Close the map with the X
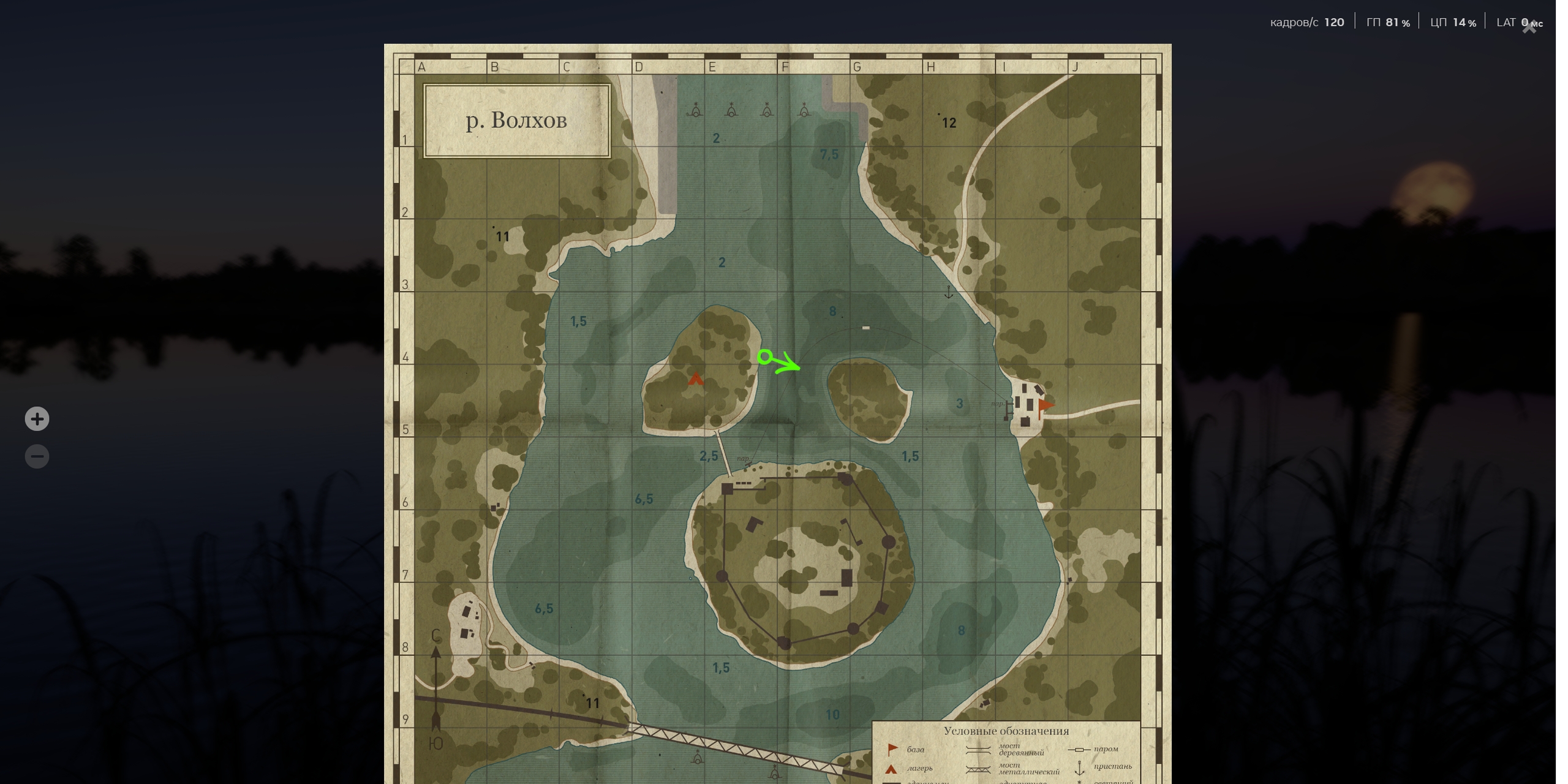1568x784 pixels. 1529,28
